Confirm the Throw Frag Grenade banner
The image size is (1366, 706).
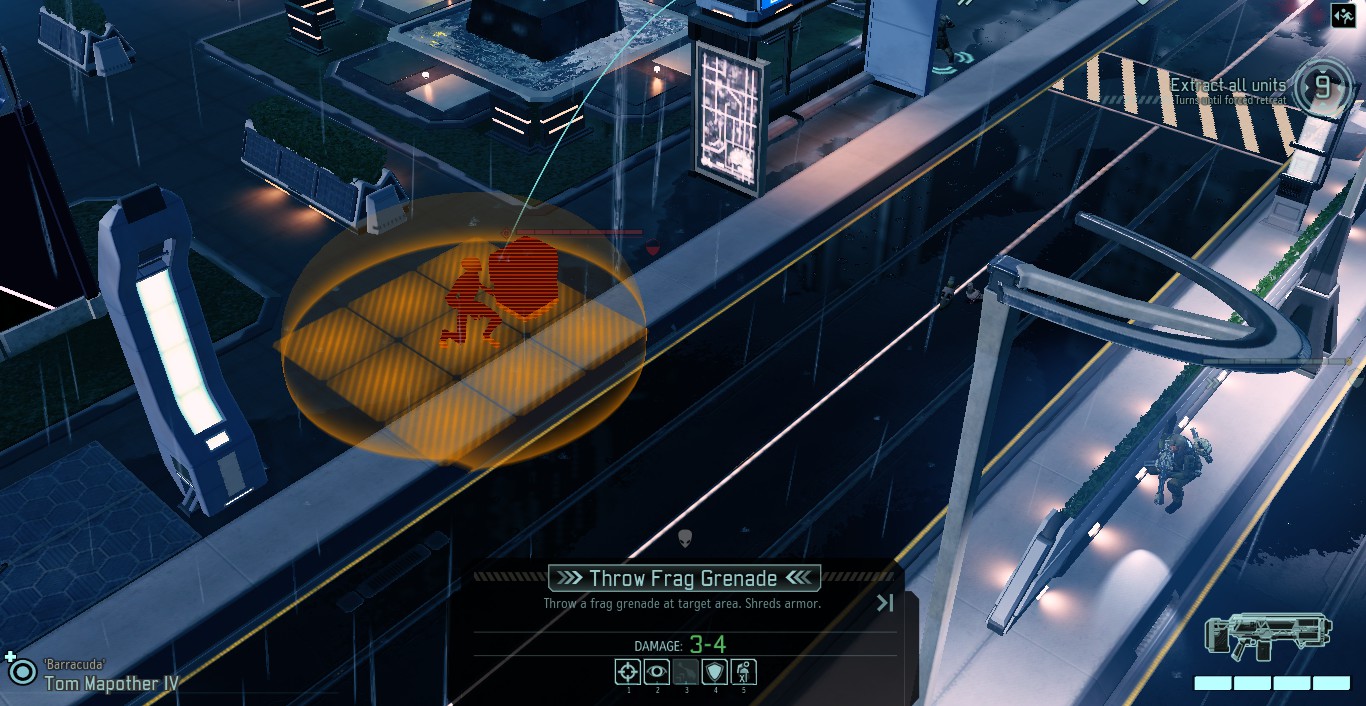click(x=684, y=578)
